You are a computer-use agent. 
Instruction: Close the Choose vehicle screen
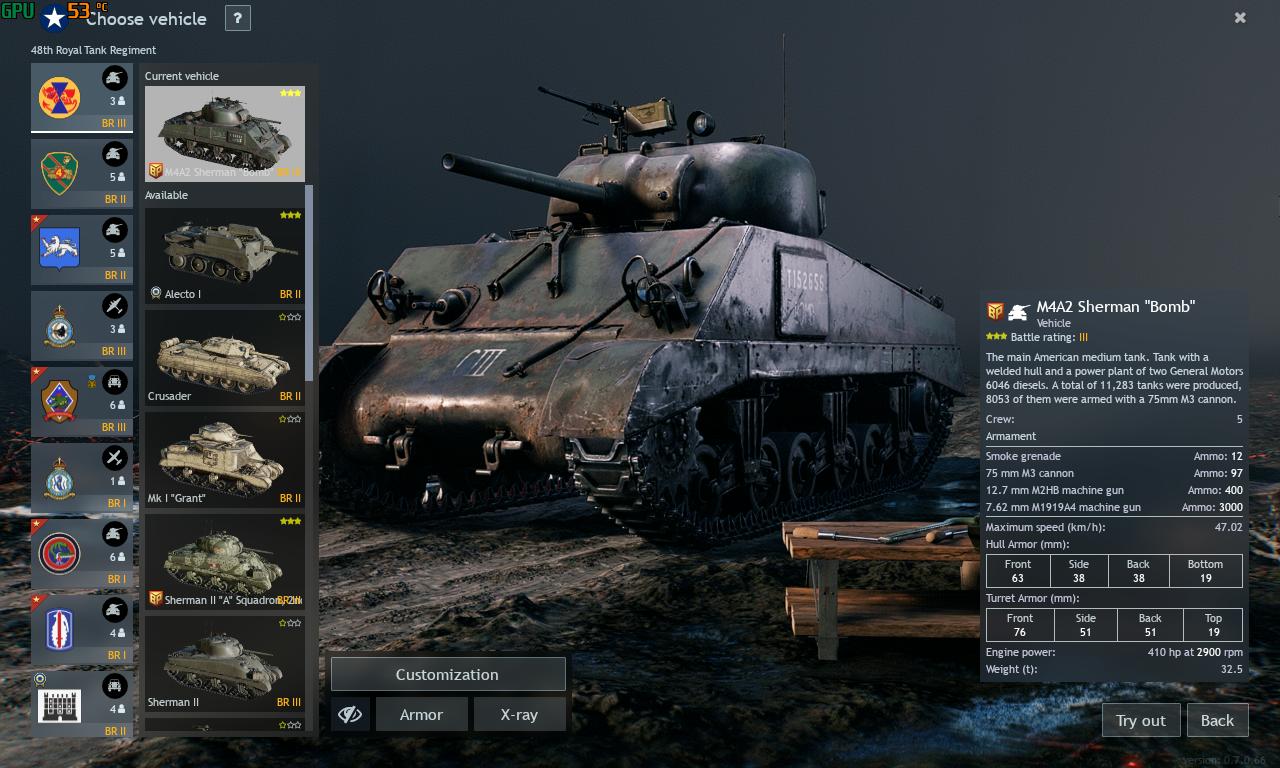[1240, 18]
